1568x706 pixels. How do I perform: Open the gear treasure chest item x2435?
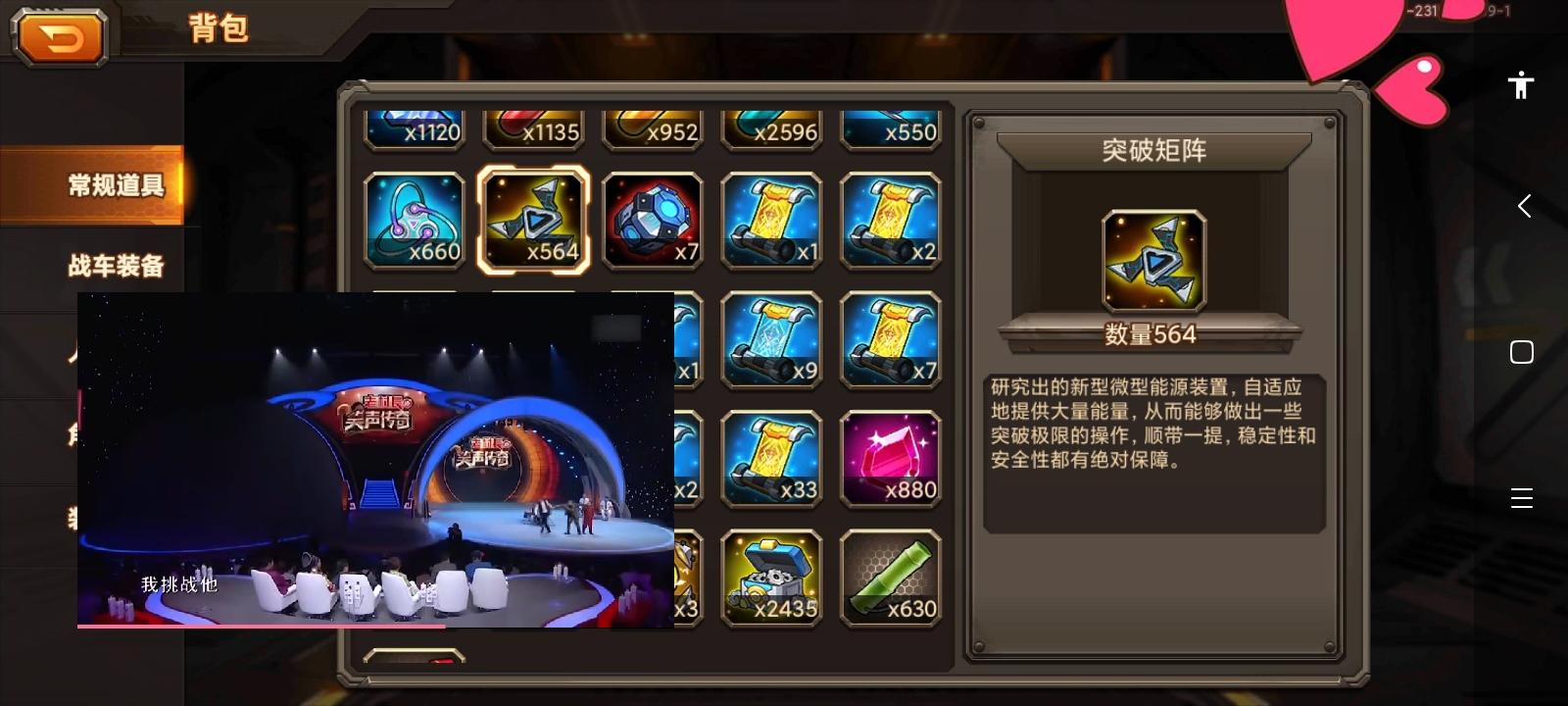772,577
